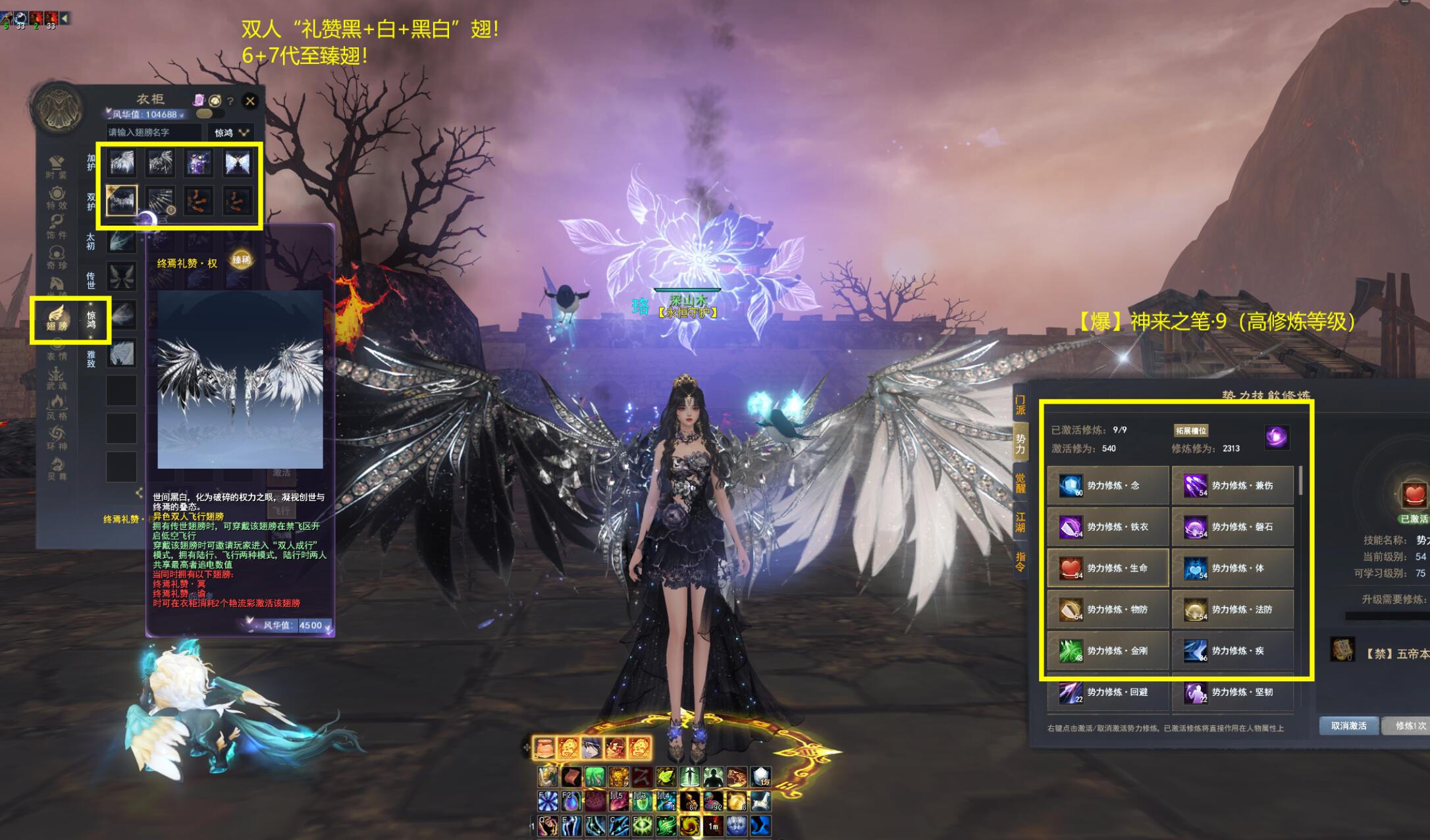1430x840 pixels.
Task: Select the 势力修炼·兼伤 skill row
Action: 1232,486
